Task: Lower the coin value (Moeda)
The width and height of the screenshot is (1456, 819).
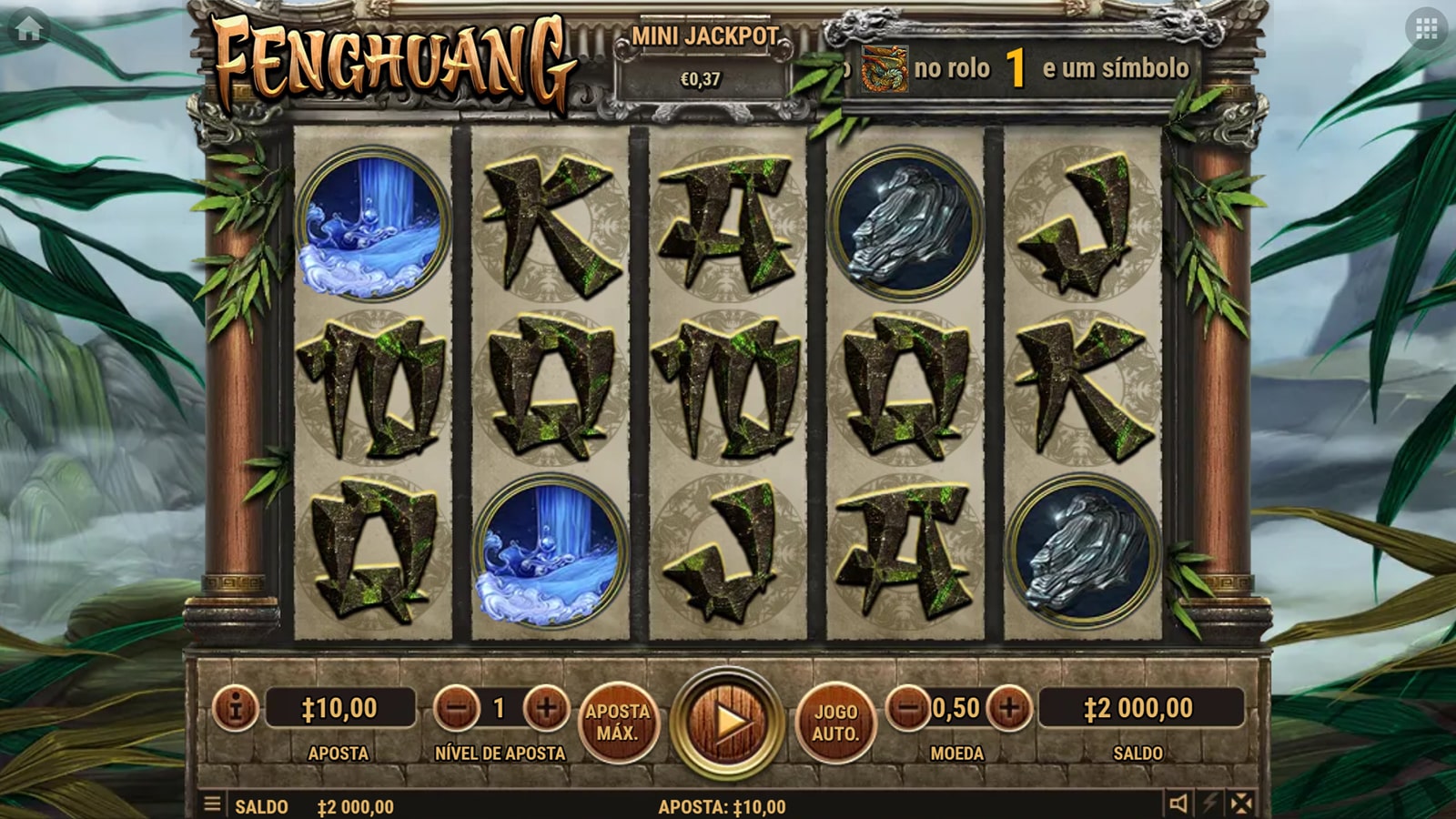Action: [908, 707]
